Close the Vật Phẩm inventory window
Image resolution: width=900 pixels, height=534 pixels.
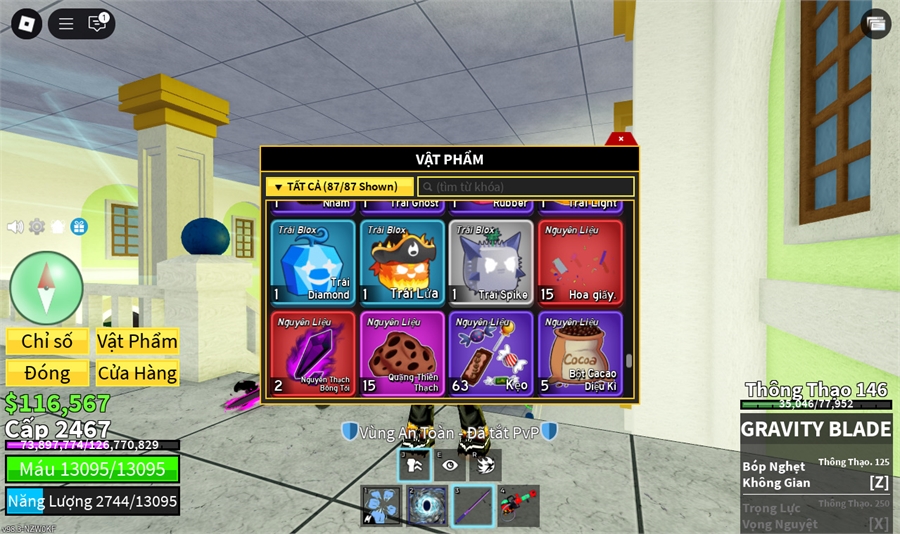[621, 139]
